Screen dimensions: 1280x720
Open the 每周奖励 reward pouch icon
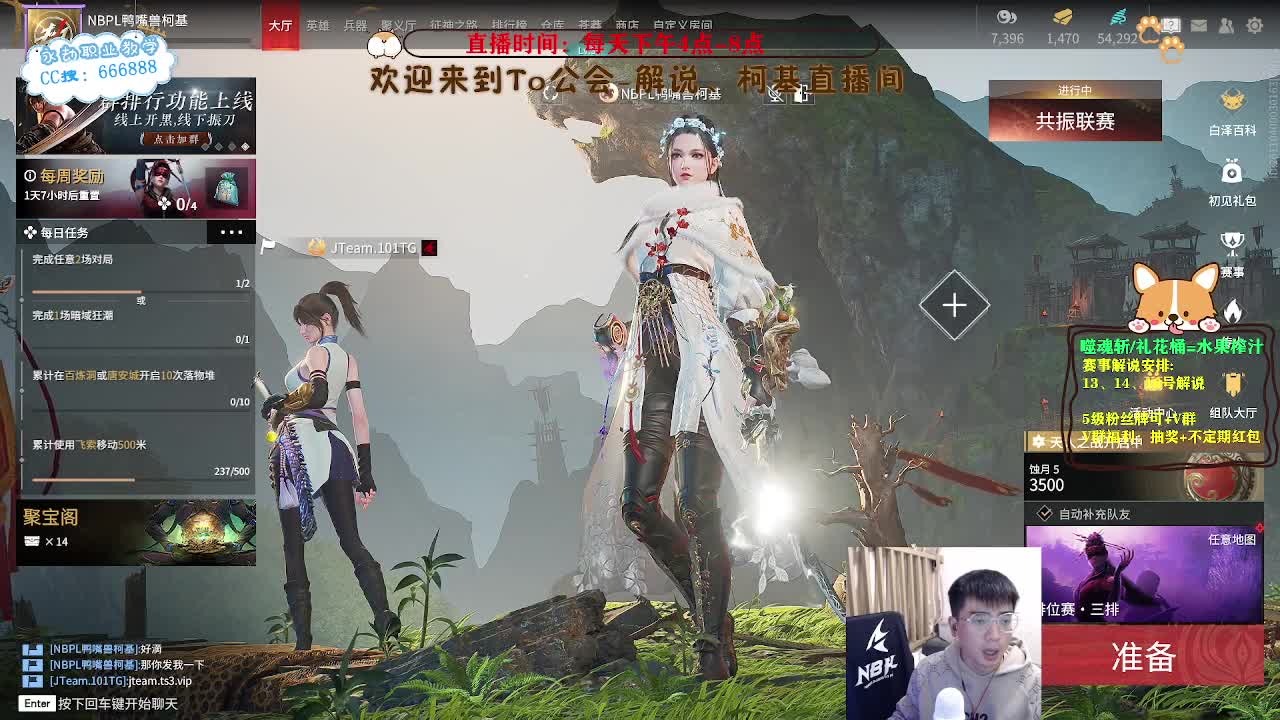tap(229, 188)
